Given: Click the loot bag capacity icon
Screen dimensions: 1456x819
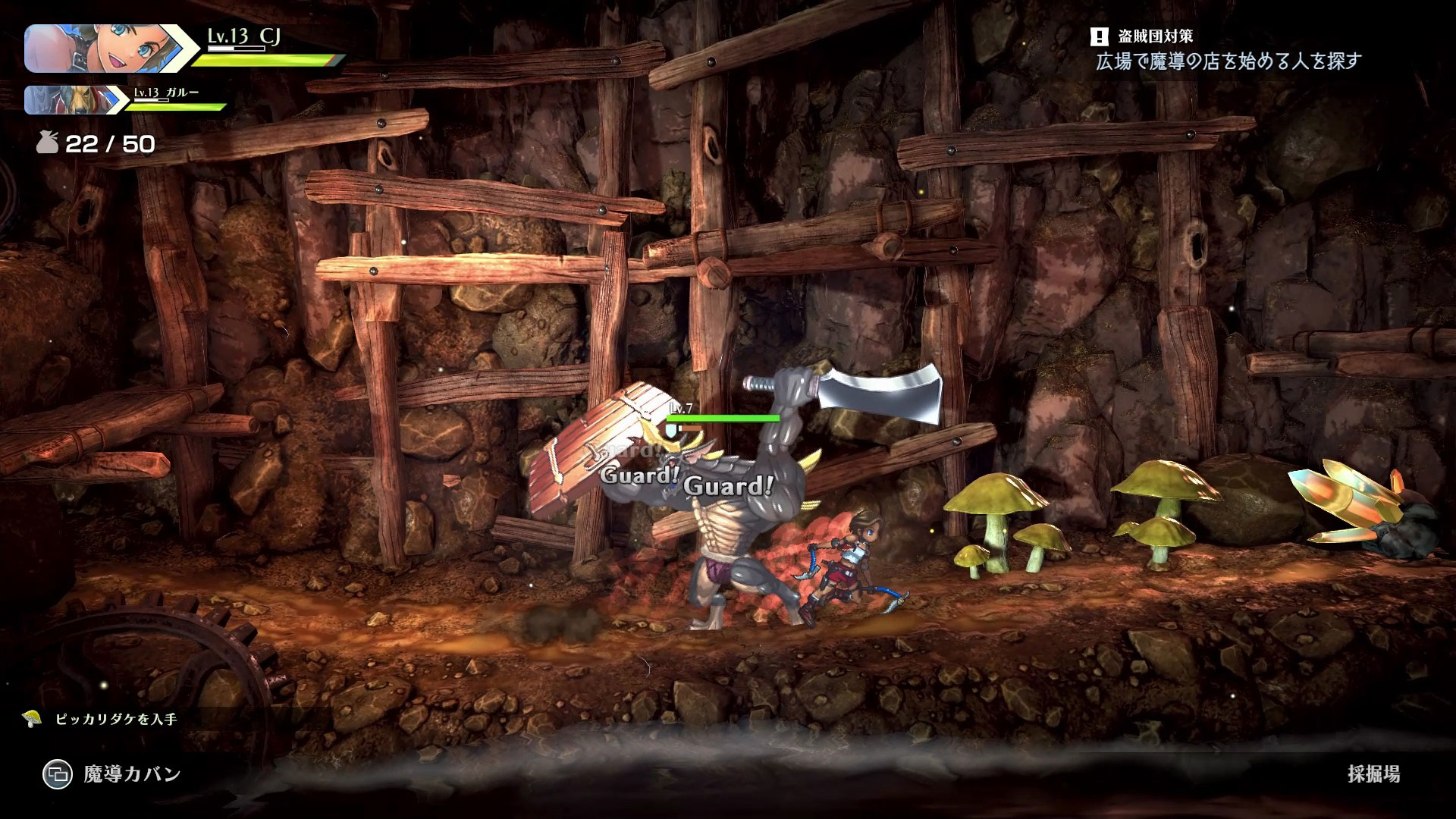Looking at the screenshot, I should tap(48, 143).
